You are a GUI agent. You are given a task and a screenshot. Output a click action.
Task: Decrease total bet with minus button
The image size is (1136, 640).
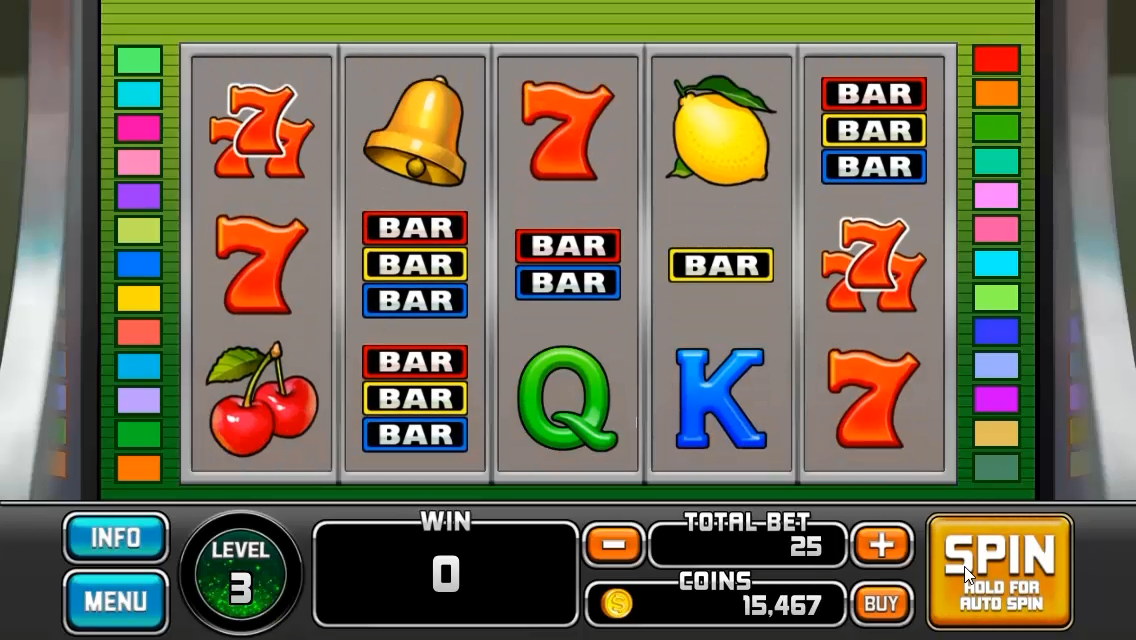614,544
